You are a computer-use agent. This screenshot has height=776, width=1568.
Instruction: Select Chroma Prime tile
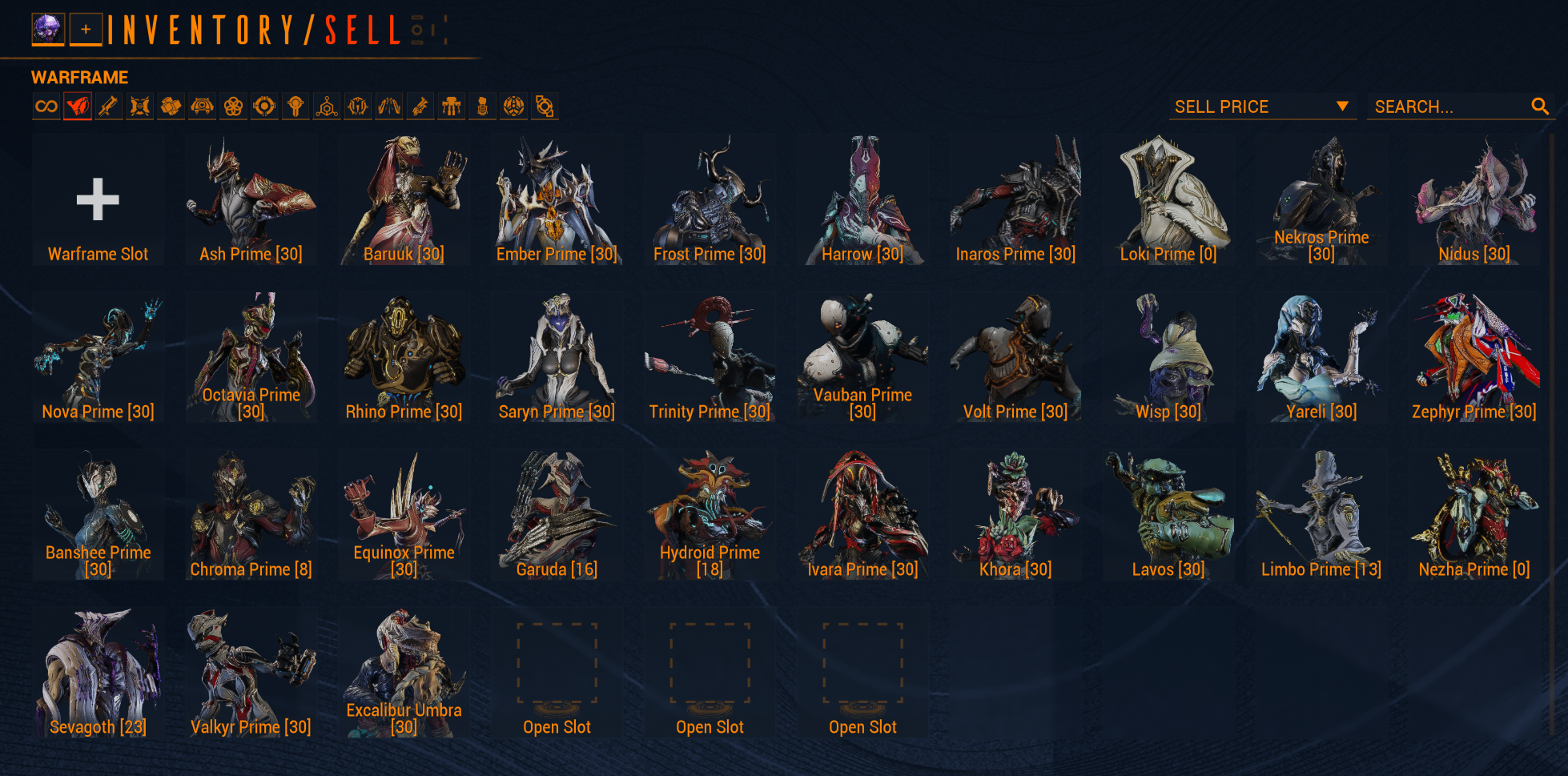pyautogui.click(x=251, y=515)
